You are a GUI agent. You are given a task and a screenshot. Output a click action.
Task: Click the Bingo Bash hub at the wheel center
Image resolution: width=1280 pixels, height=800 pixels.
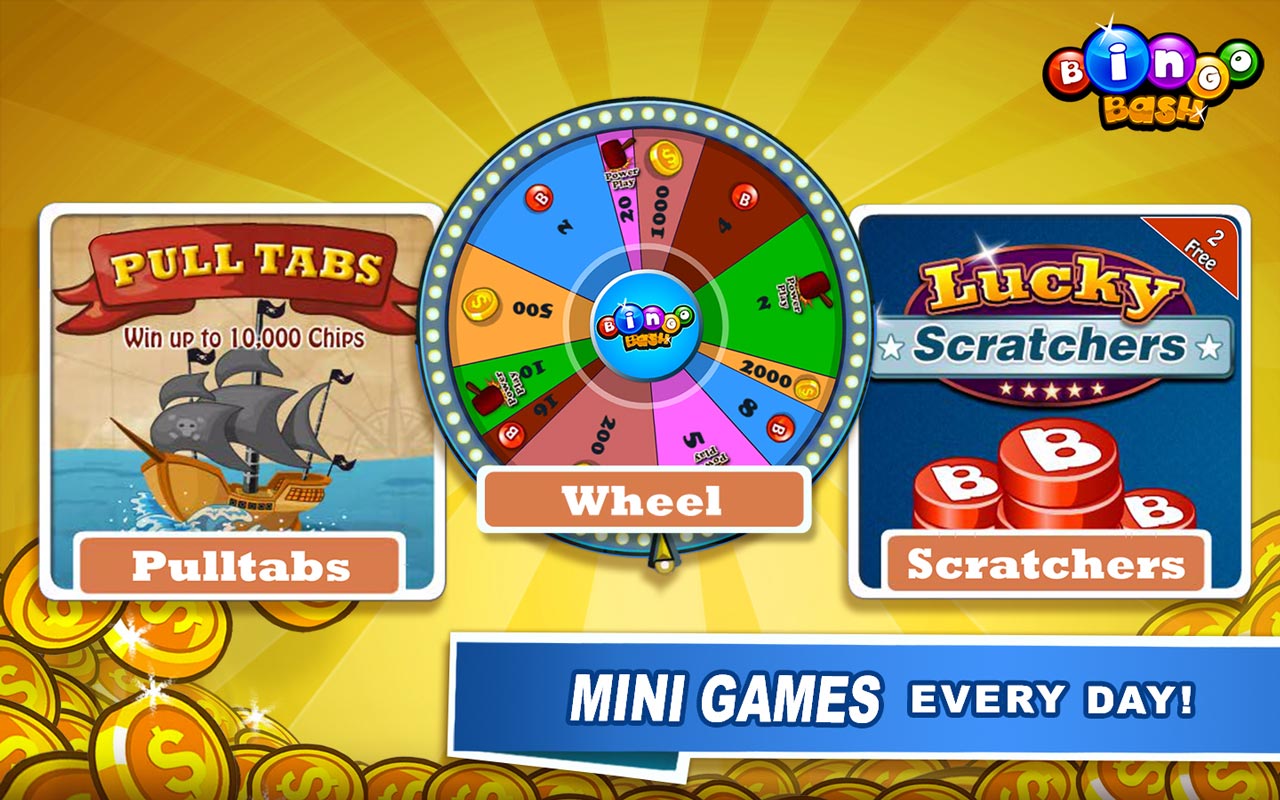tap(645, 323)
